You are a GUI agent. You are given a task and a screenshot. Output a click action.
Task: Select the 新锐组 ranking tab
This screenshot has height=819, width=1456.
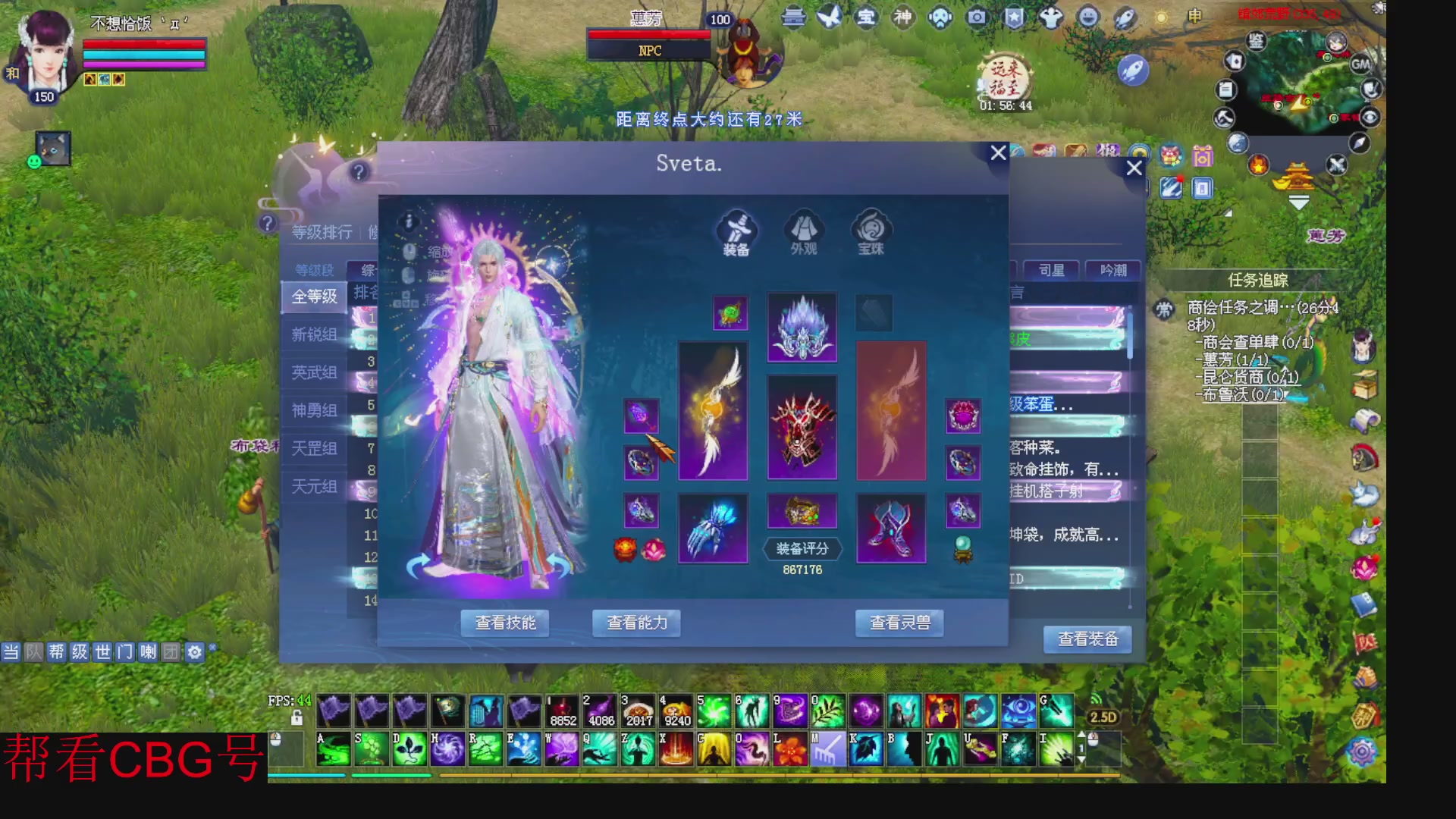tap(314, 334)
